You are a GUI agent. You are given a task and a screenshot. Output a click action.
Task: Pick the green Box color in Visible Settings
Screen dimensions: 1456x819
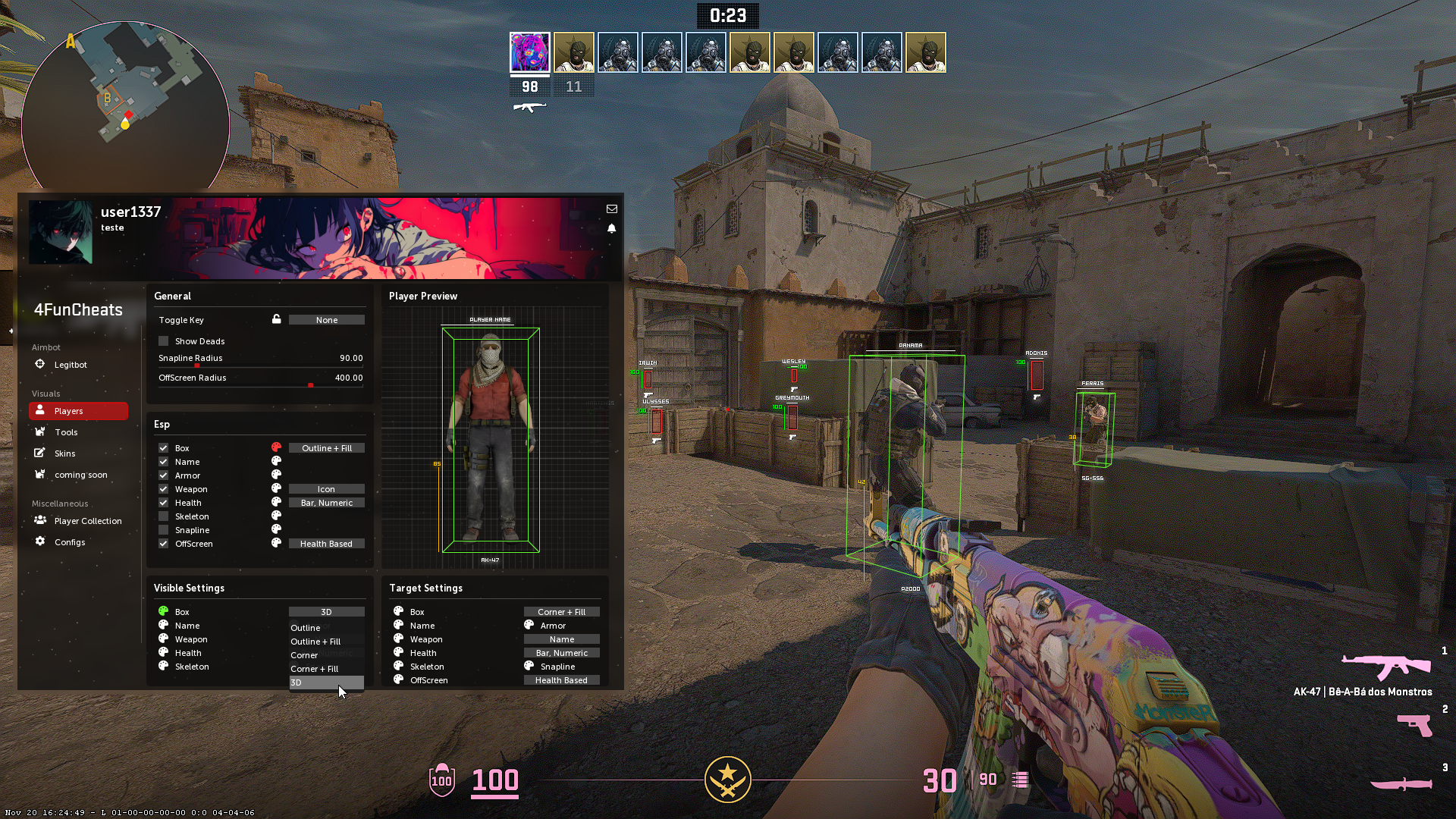coord(163,611)
